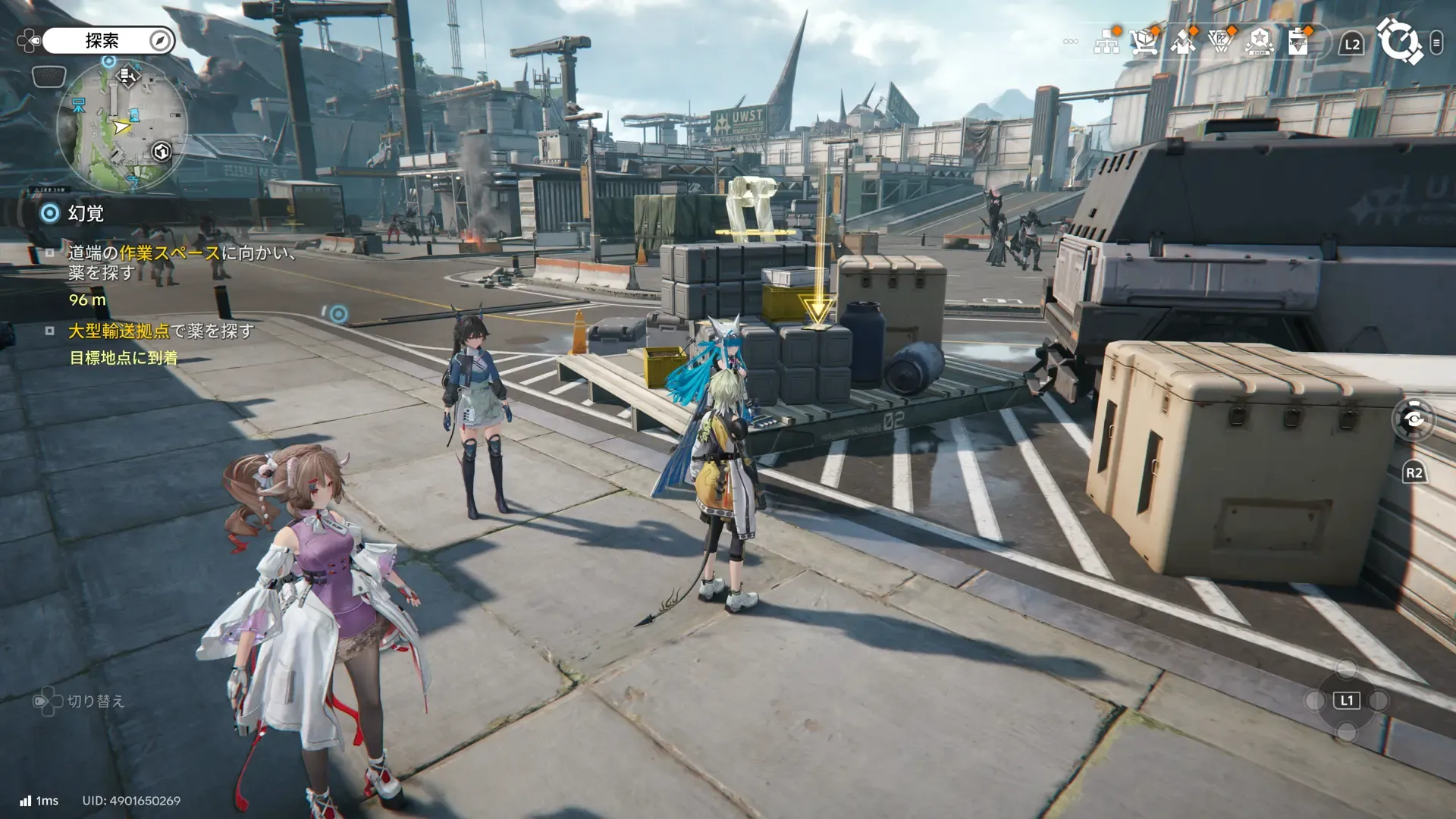Open the org-chart tree icon menu

(1107, 42)
